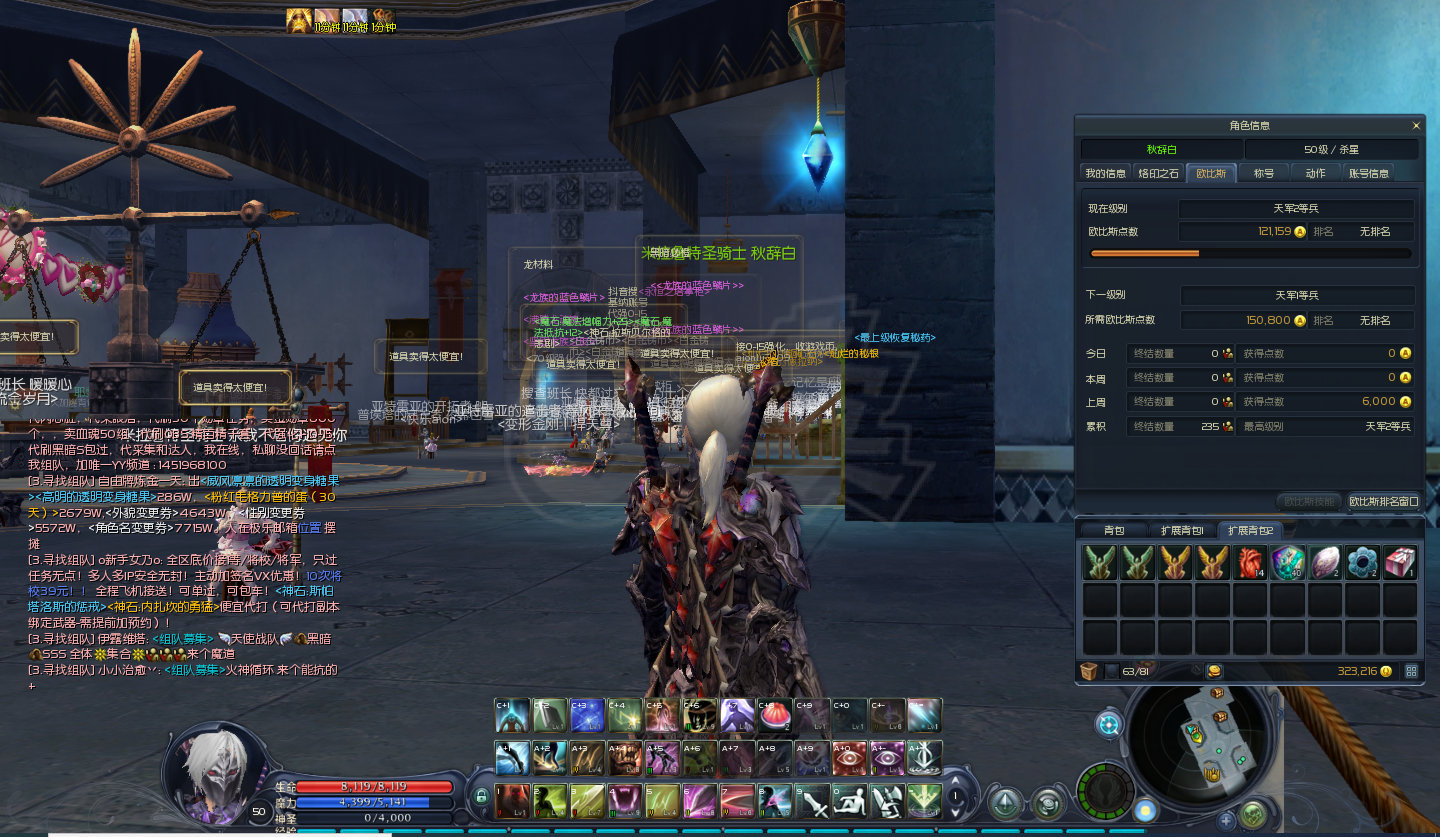Viewport: 1440px width, 837px height.
Task: Close the character info window
Action: pyautogui.click(x=1416, y=126)
